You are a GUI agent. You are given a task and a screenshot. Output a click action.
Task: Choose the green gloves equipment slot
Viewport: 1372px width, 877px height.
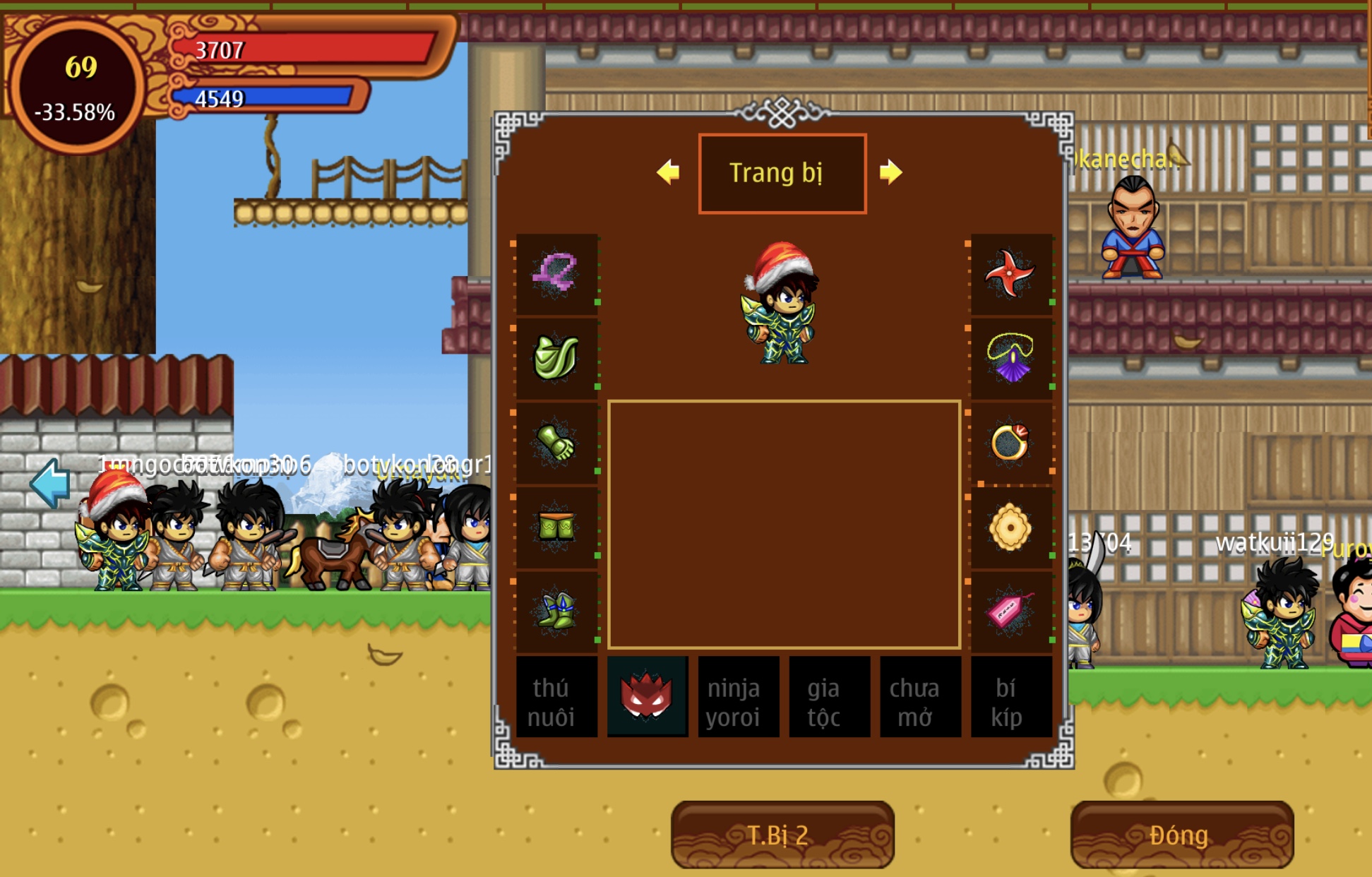pos(556,443)
